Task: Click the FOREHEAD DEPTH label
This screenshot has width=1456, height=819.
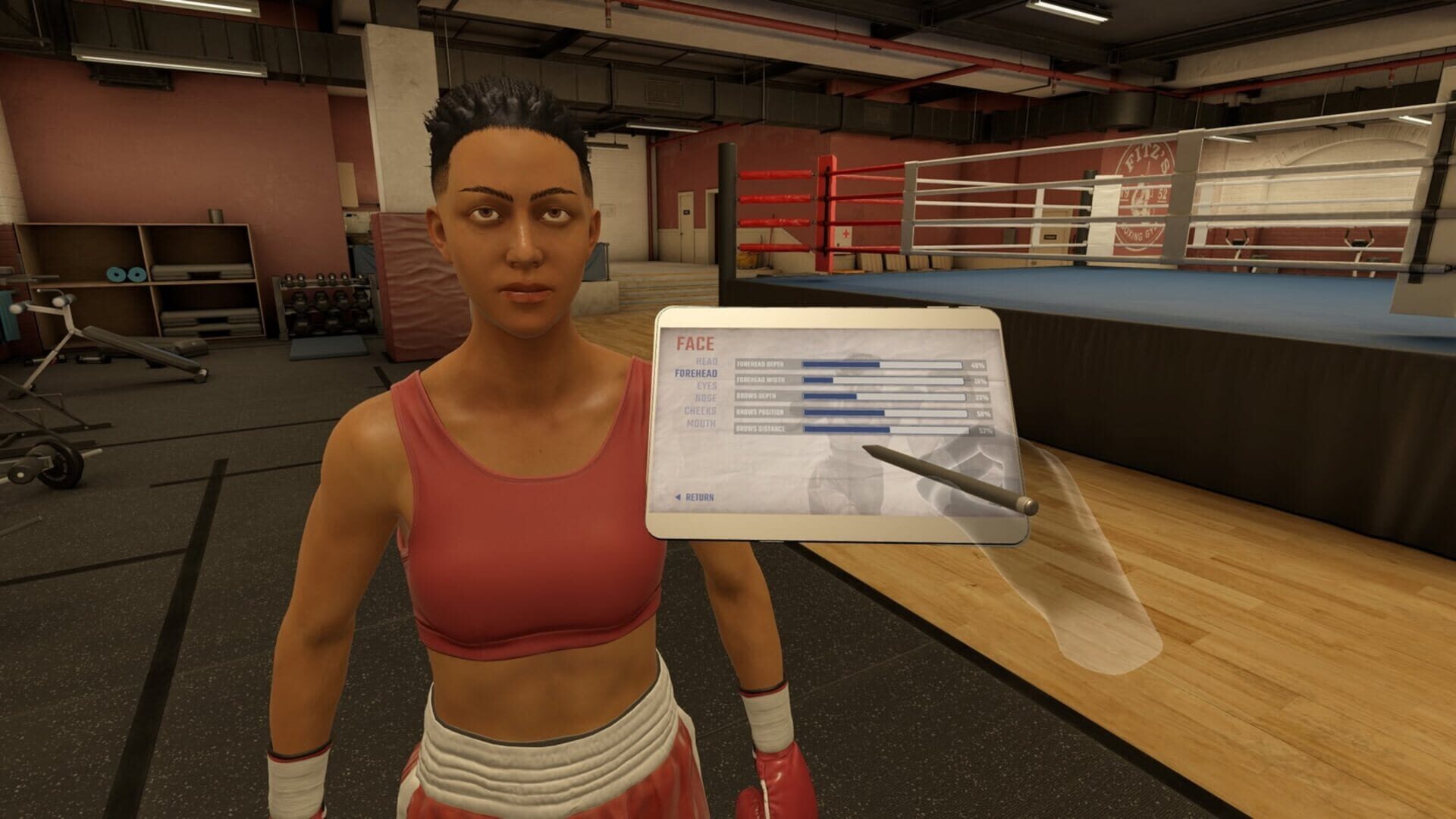Action: pos(759,365)
